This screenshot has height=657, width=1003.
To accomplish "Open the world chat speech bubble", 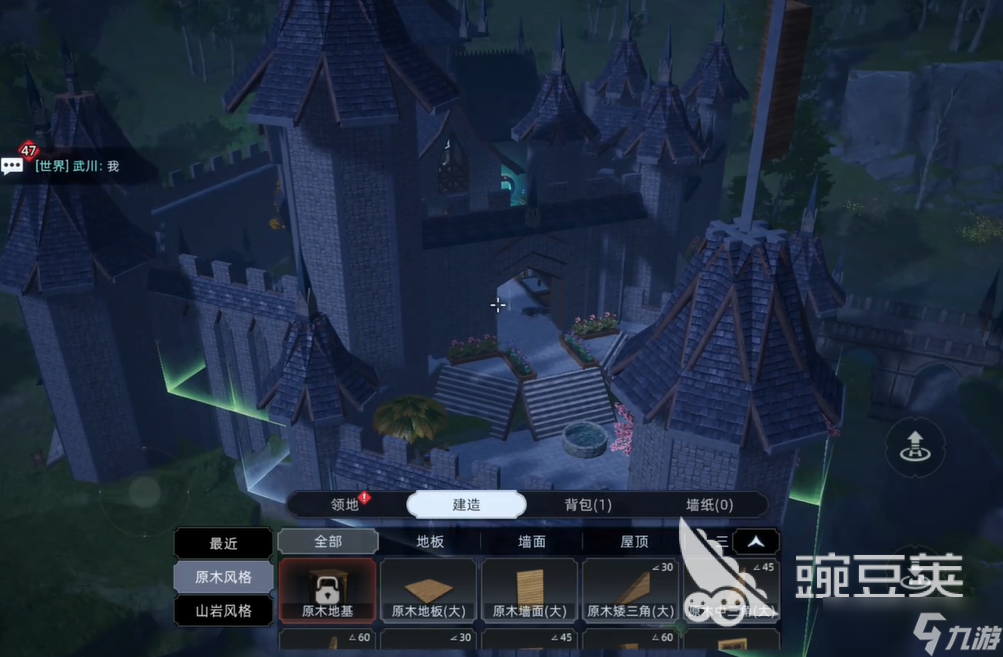I will (x=12, y=166).
